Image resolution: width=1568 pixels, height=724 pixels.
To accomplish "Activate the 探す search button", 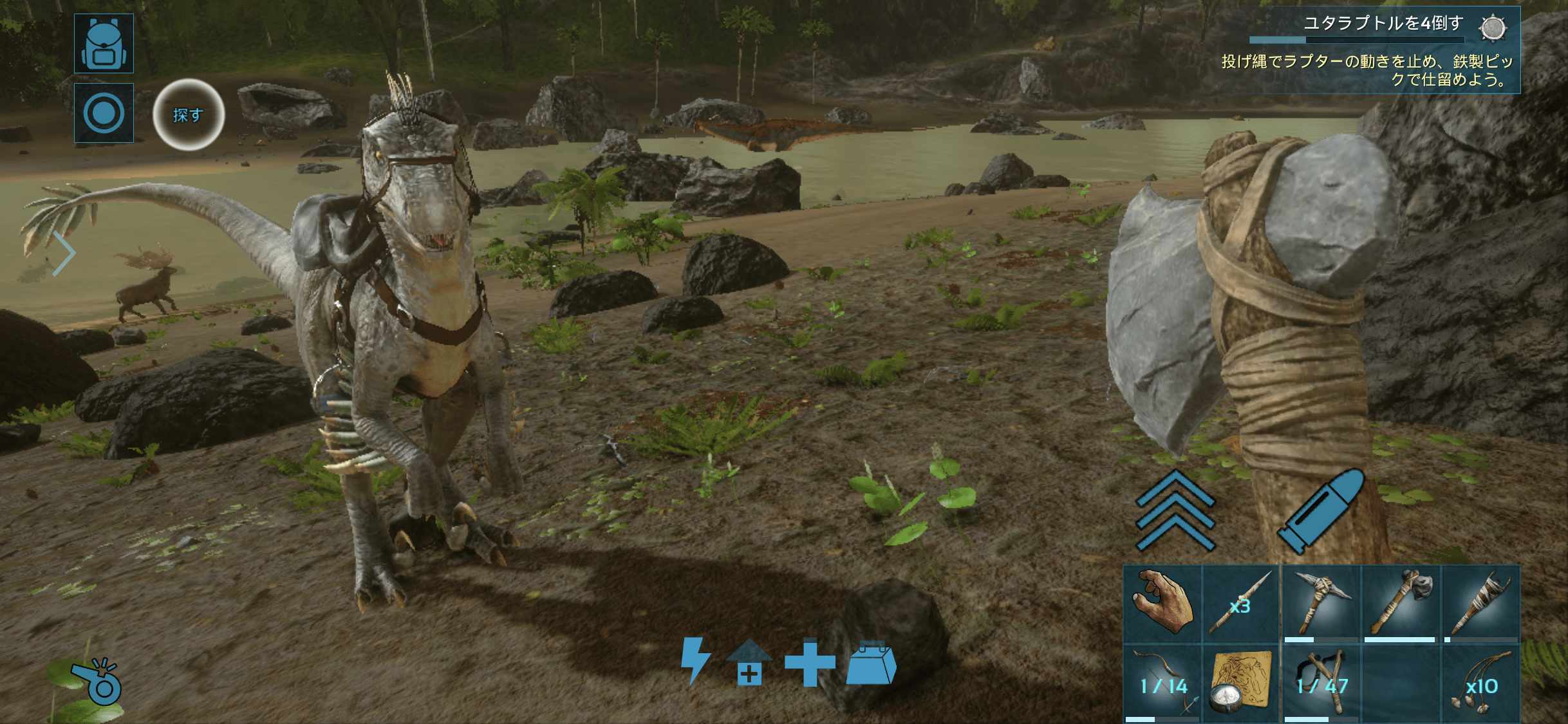I will pyautogui.click(x=188, y=115).
